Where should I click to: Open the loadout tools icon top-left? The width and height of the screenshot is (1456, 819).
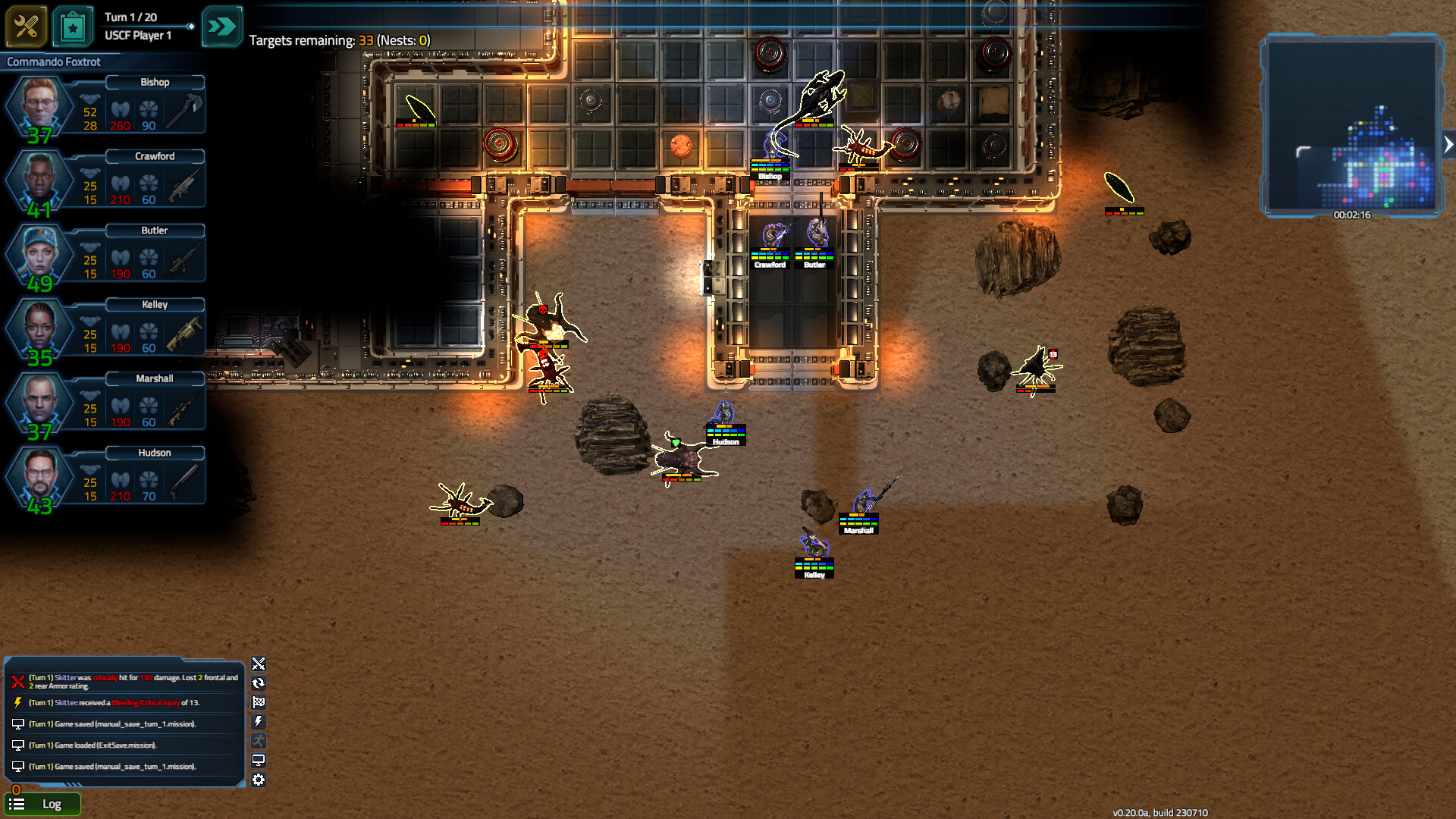click(x=25, y=26)
